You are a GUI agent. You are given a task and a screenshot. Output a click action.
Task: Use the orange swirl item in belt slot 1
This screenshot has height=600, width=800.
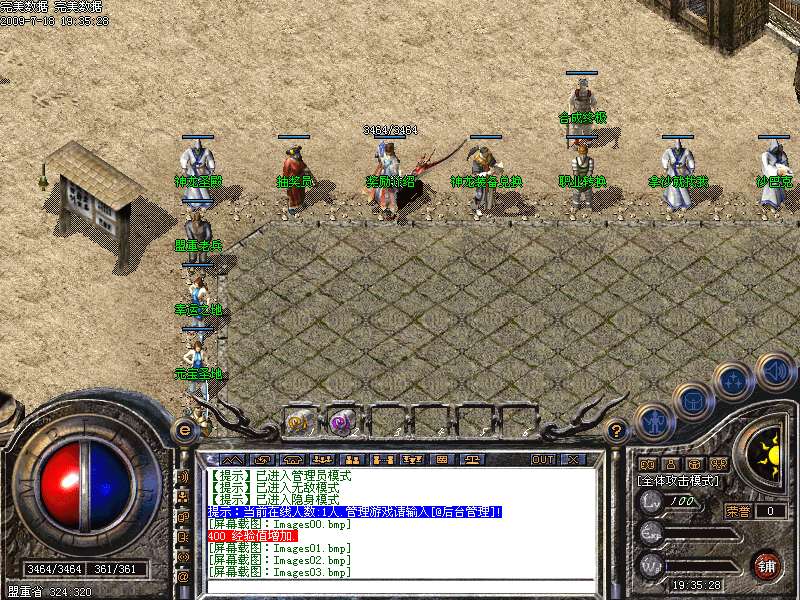click(299, 421)
